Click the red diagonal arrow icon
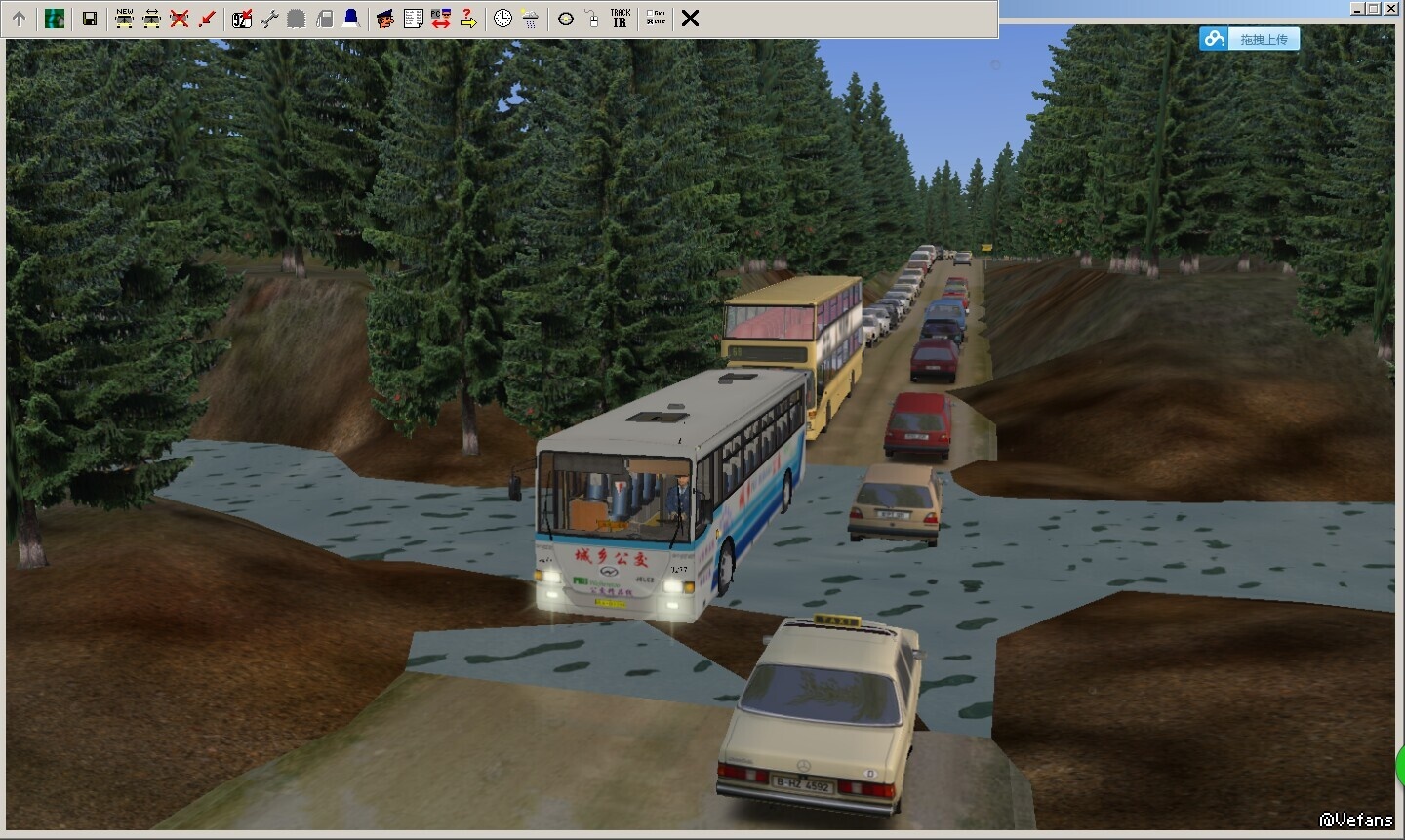 coord(207,19)
